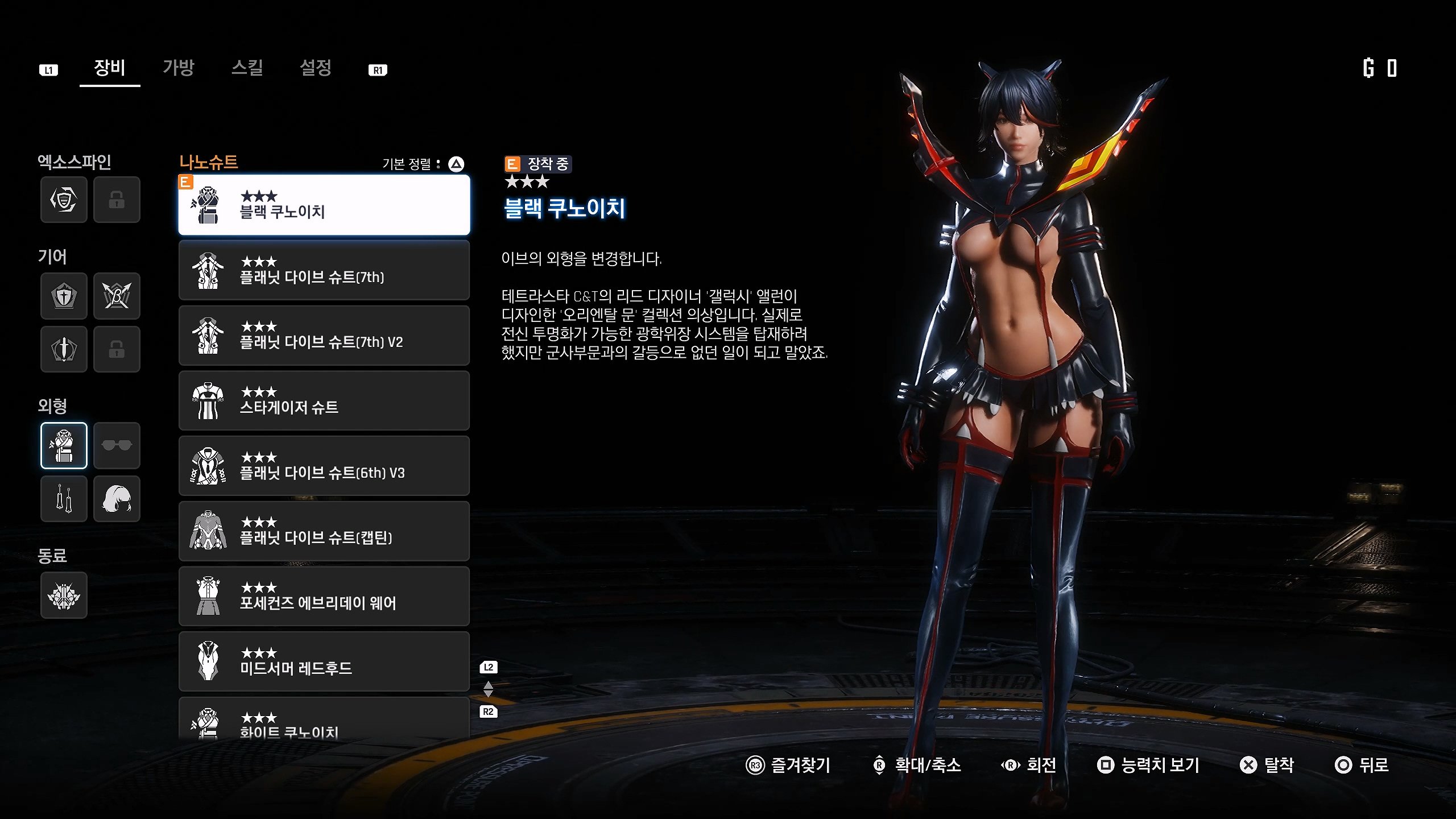The image size is (1456, 819).
Task: Open the exospine equipment slot
Action: 64,200
